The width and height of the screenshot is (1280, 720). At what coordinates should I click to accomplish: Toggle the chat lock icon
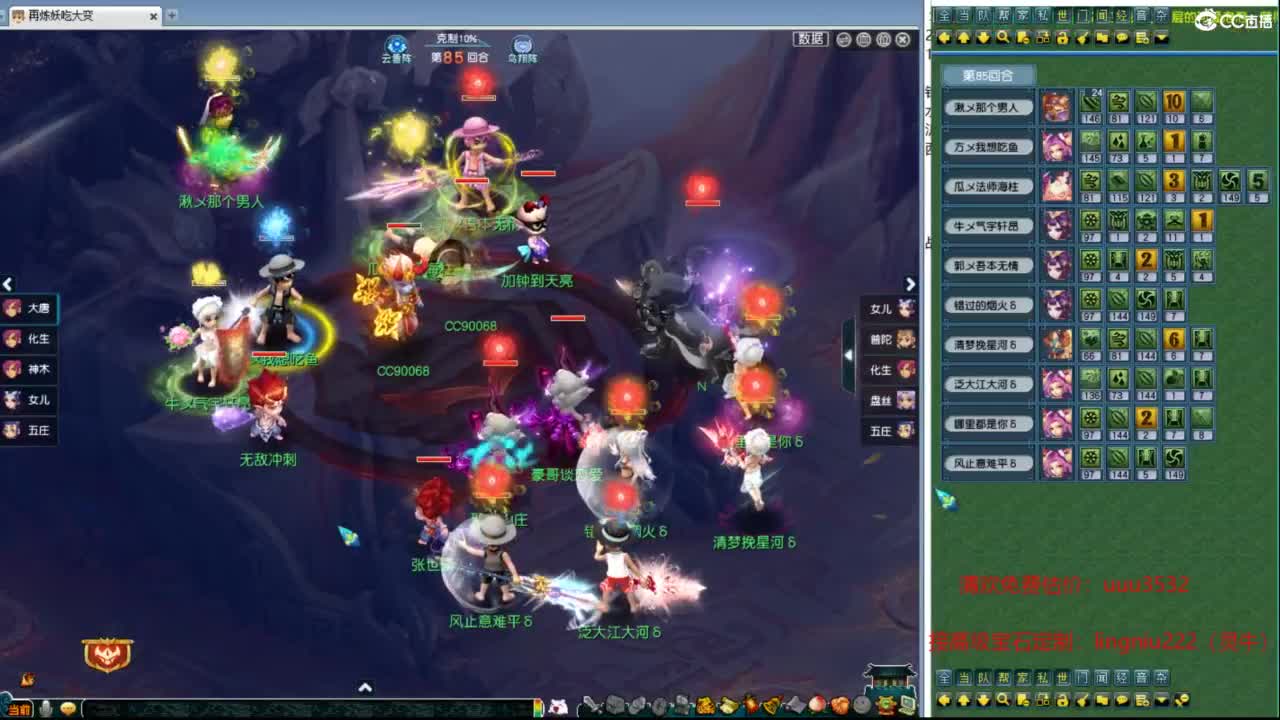click(1062, 40)
